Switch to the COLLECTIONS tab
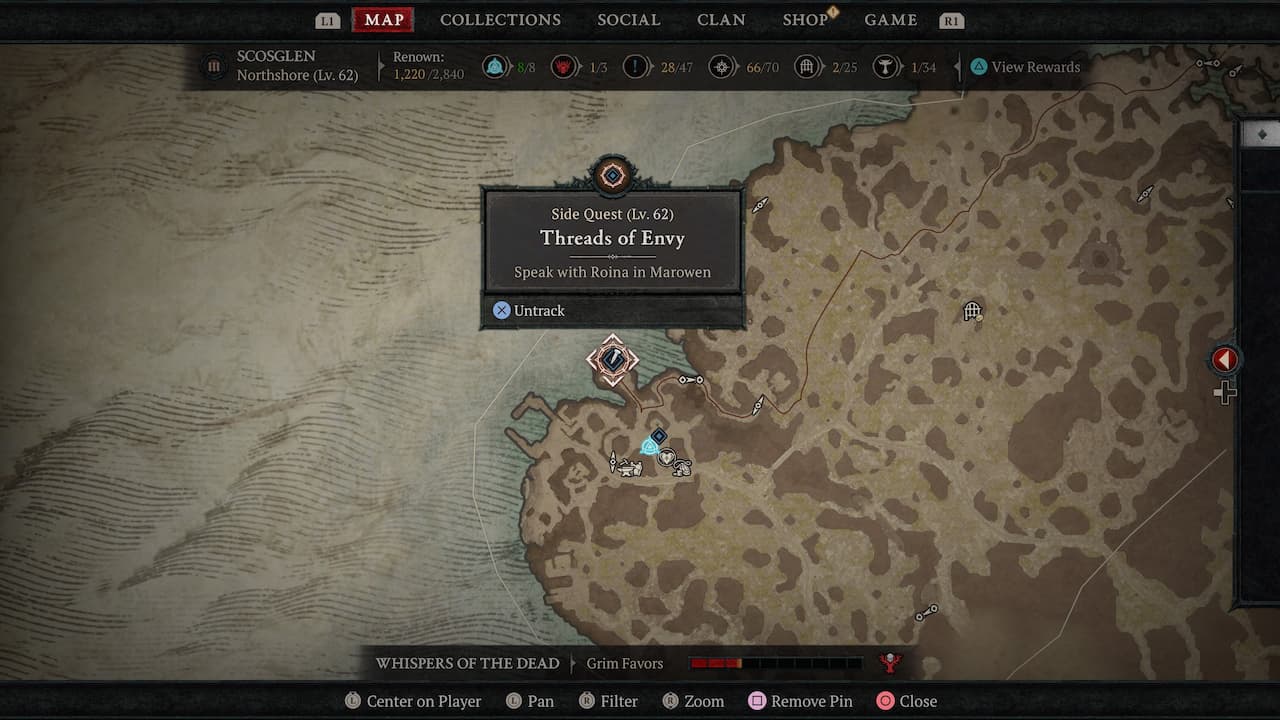The width and height of the screenshot is (1280, 720). 500,19
